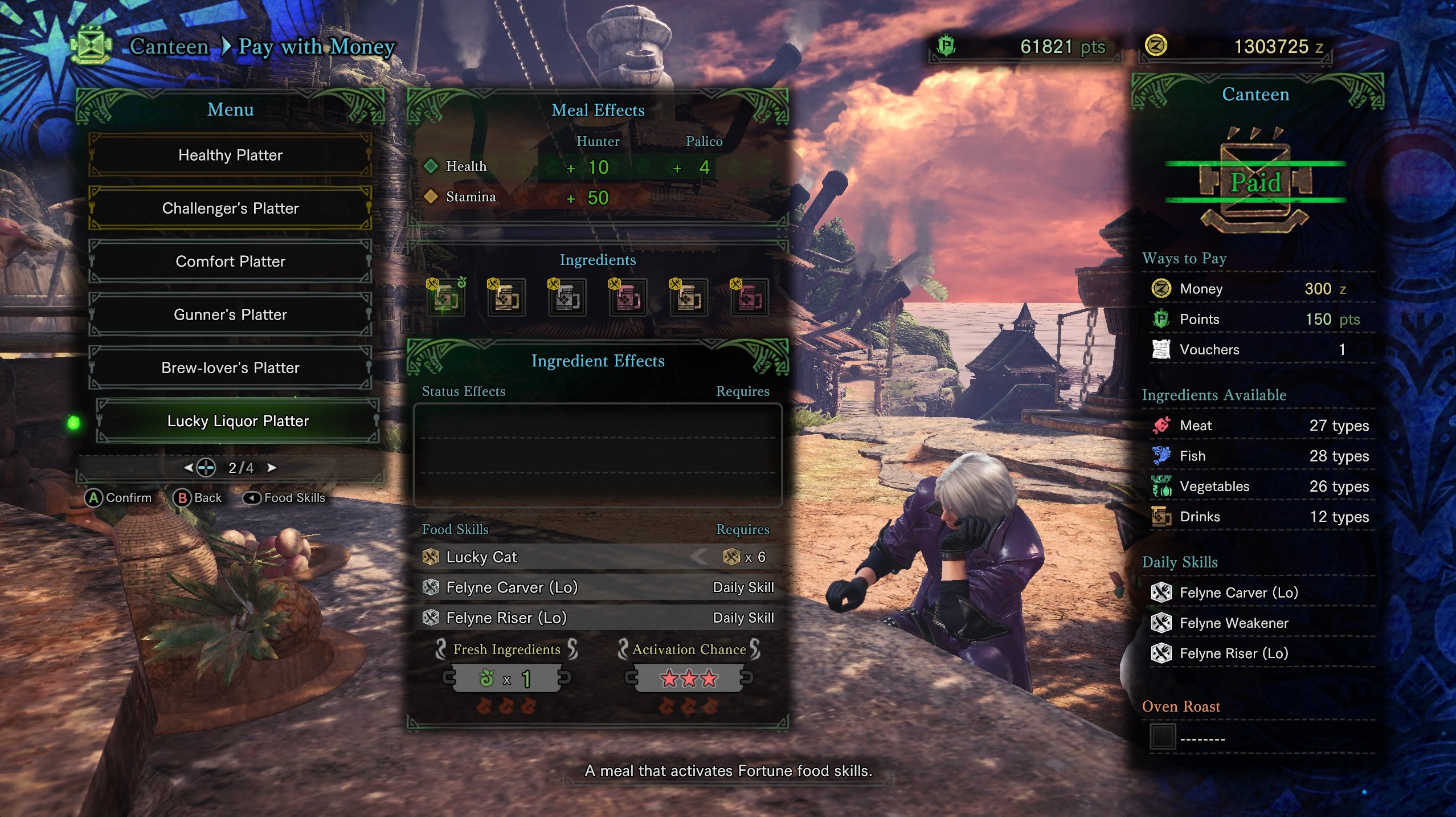Select the Vouchers payment row

click(1260, 349)
